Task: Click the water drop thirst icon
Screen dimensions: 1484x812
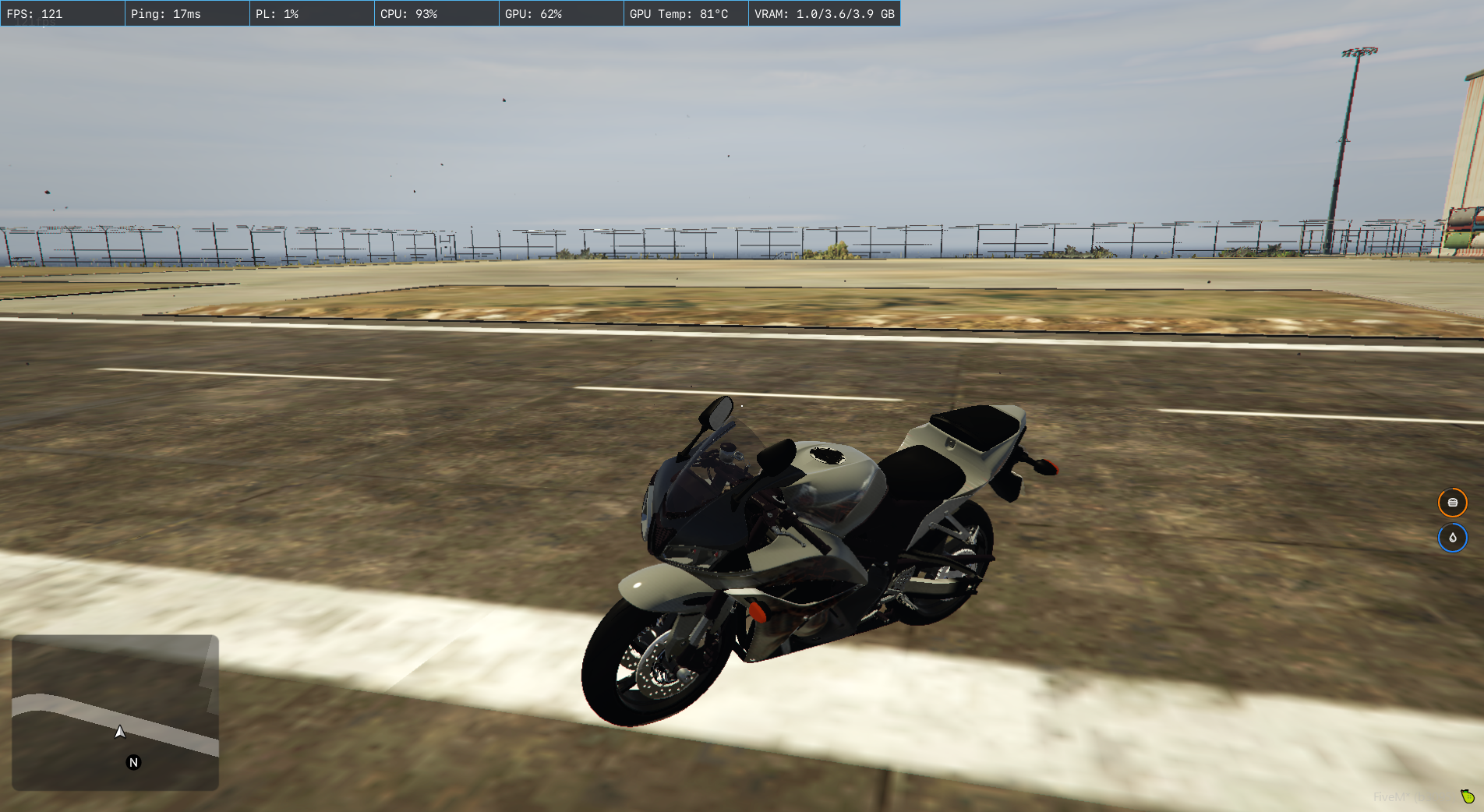Action: click(1452, 538)
